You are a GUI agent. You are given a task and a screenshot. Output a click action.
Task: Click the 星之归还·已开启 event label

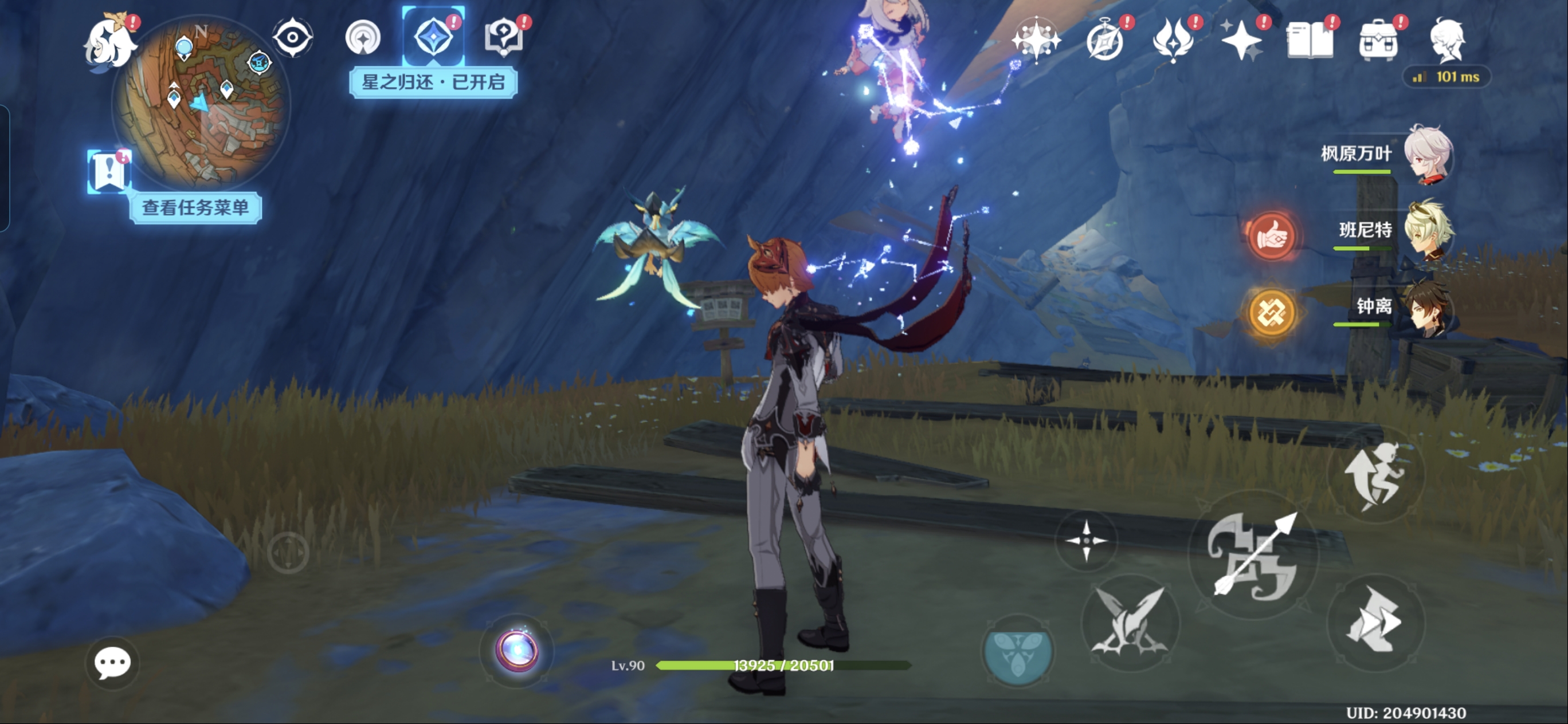point(433,82)
